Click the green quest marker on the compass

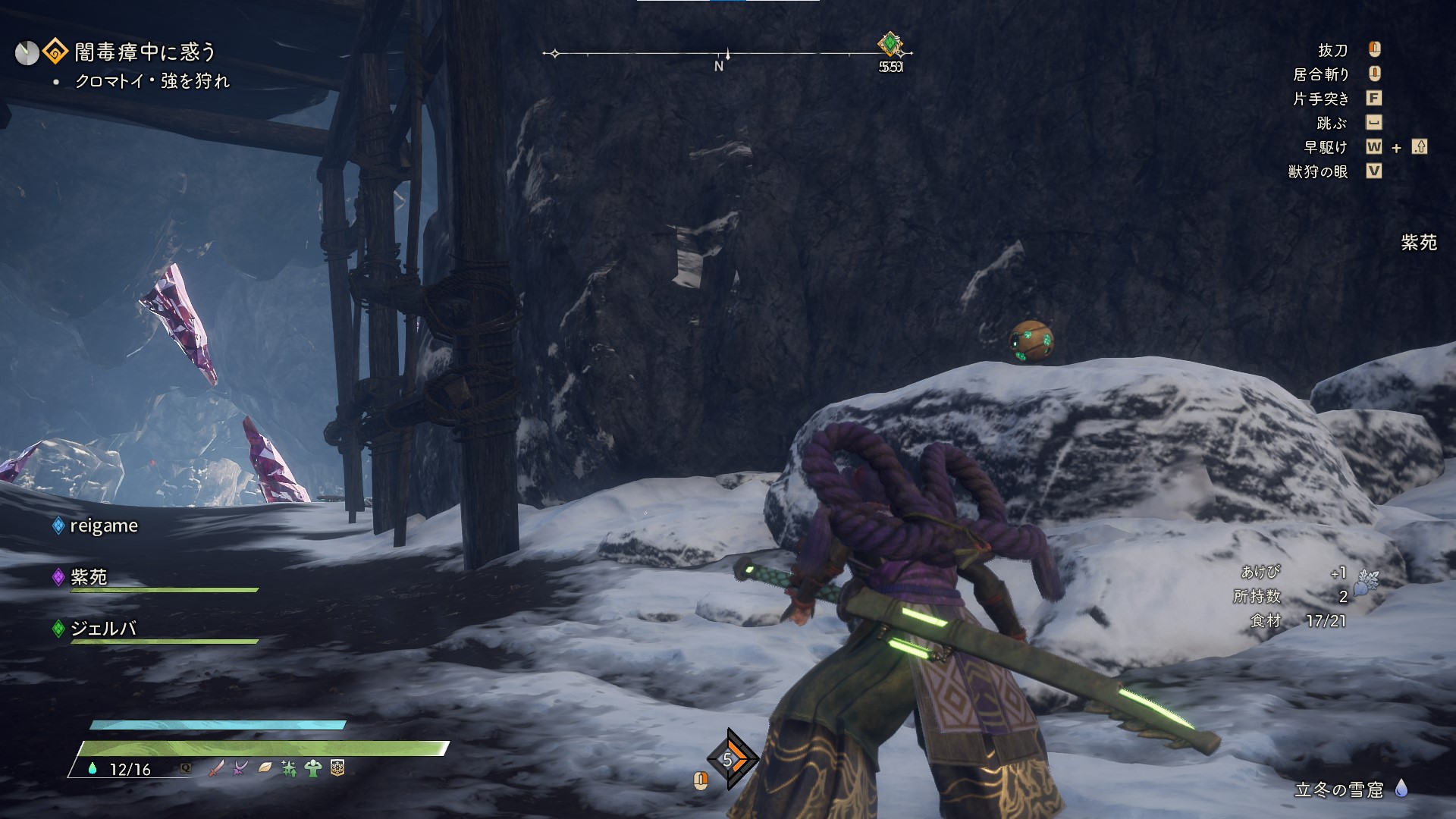890,44
